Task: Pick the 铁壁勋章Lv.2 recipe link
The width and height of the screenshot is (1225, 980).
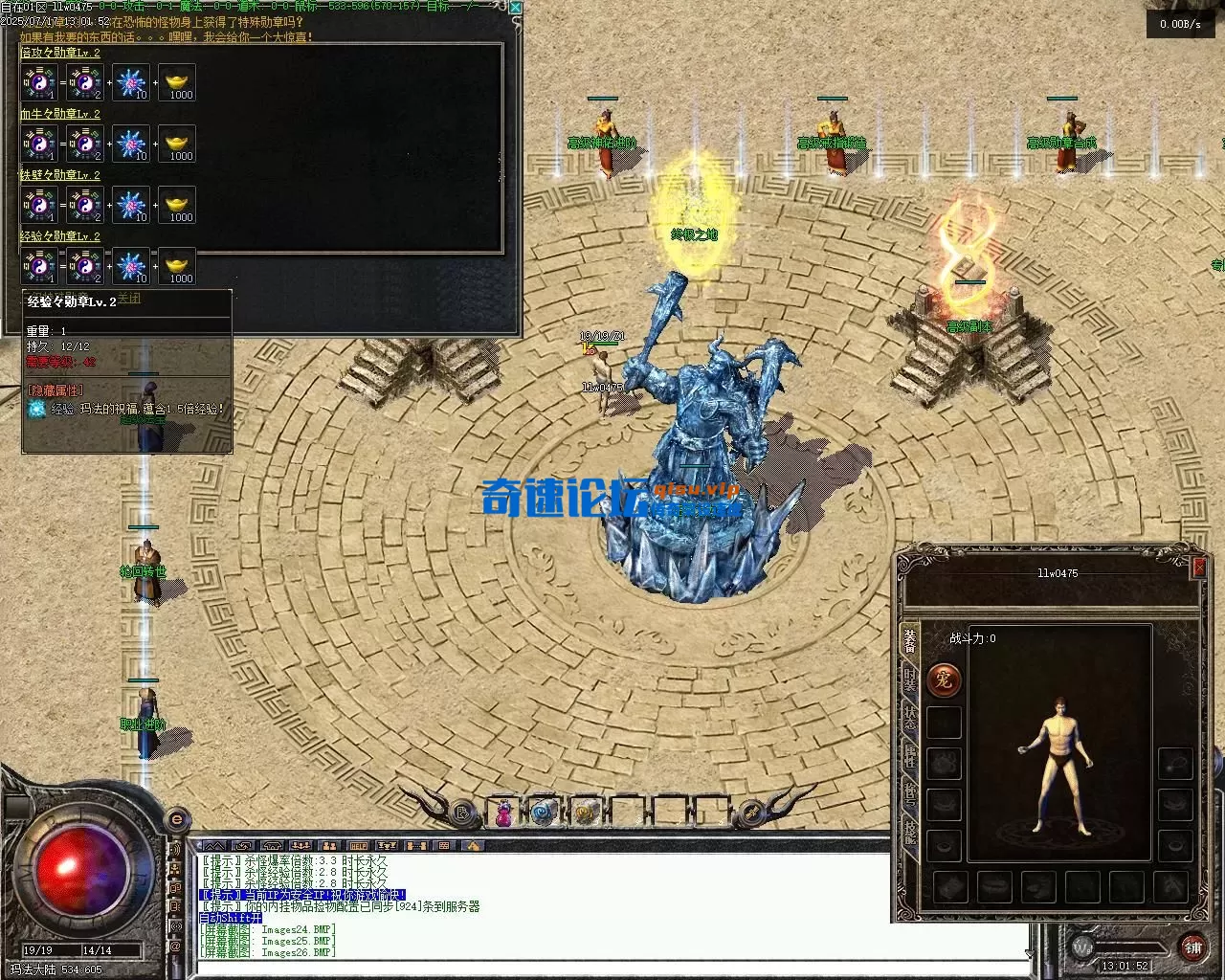Action: coord(60,175)
